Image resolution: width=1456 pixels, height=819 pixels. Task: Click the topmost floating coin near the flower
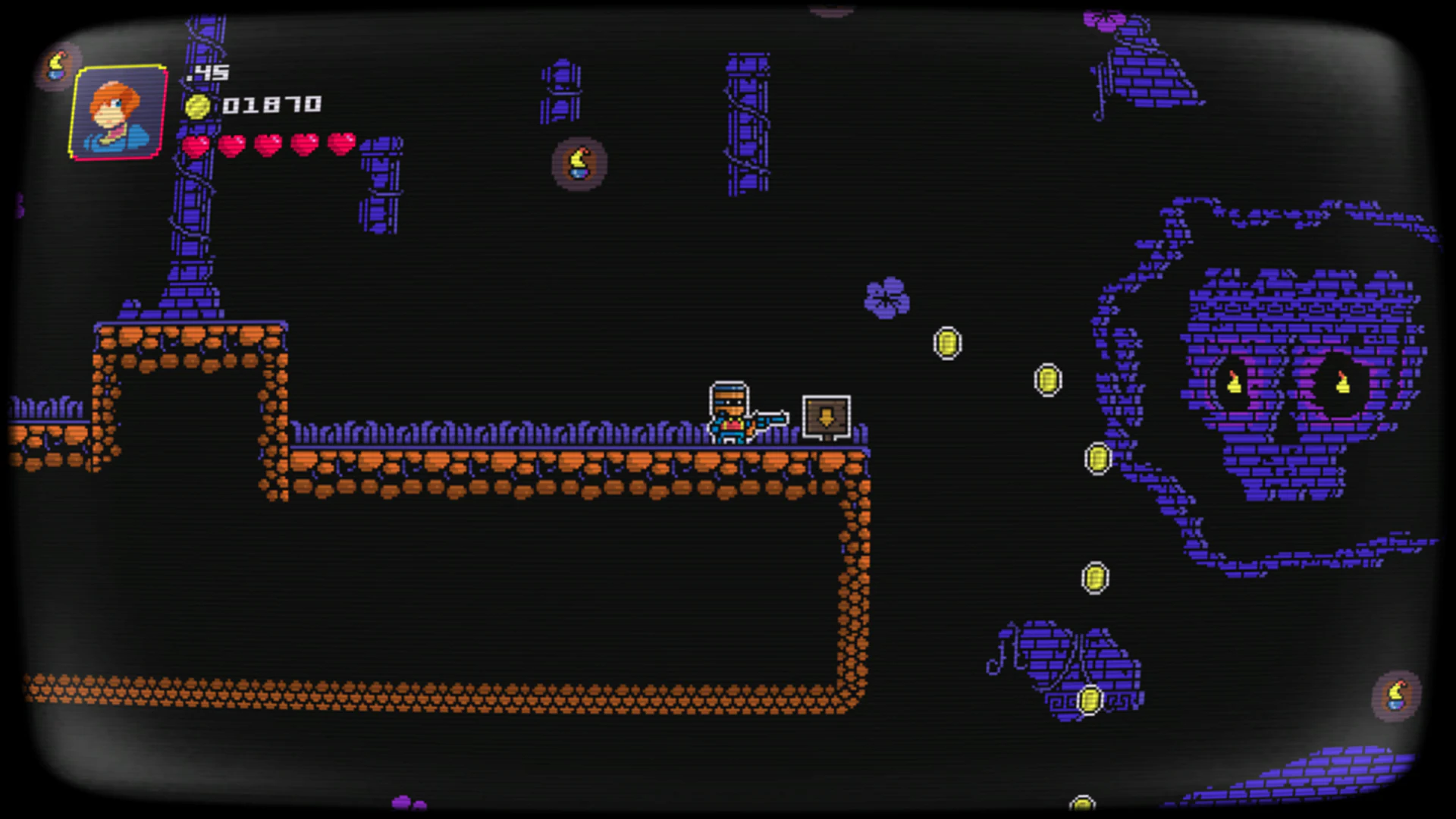point(946,343)
